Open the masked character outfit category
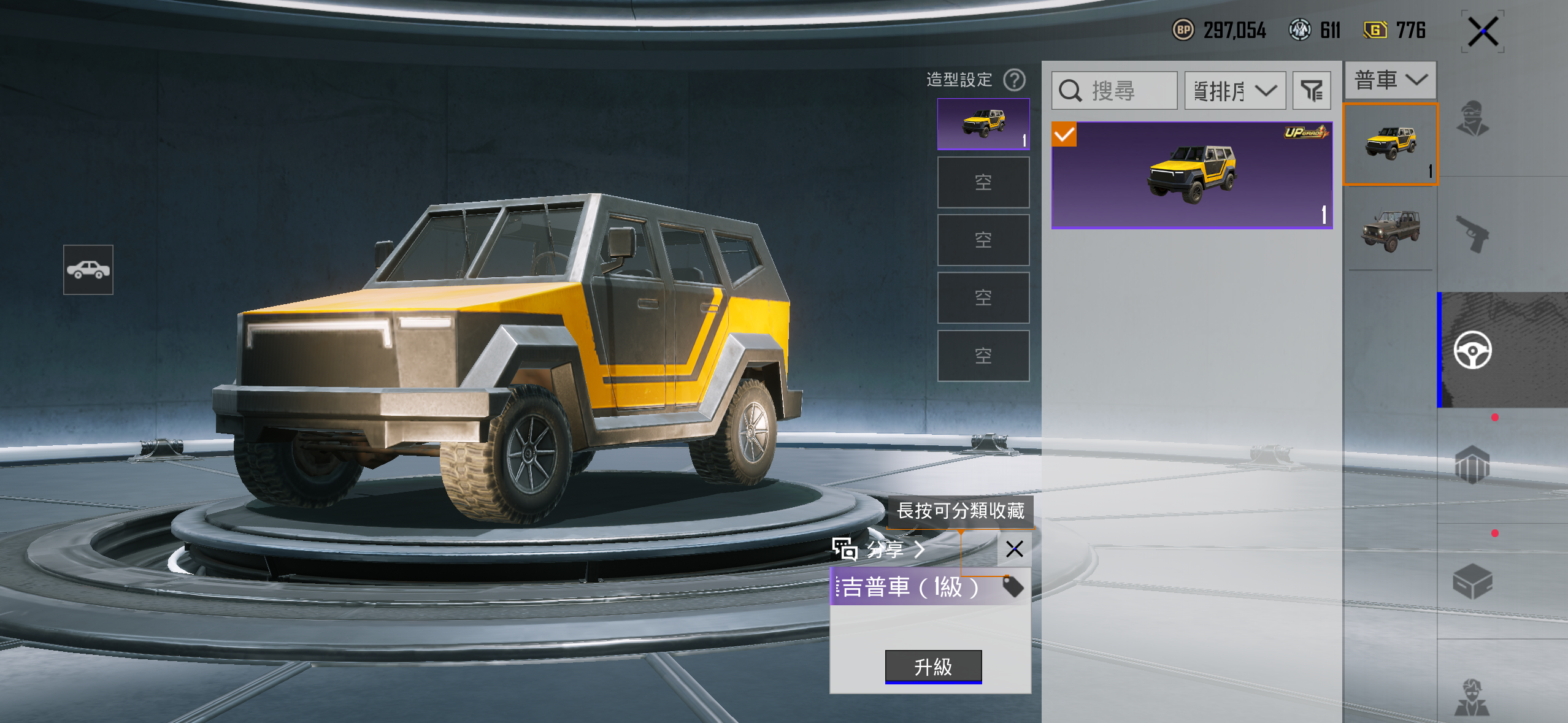1568x723 pixels. pyautogui.click(x=1472, y=119)
